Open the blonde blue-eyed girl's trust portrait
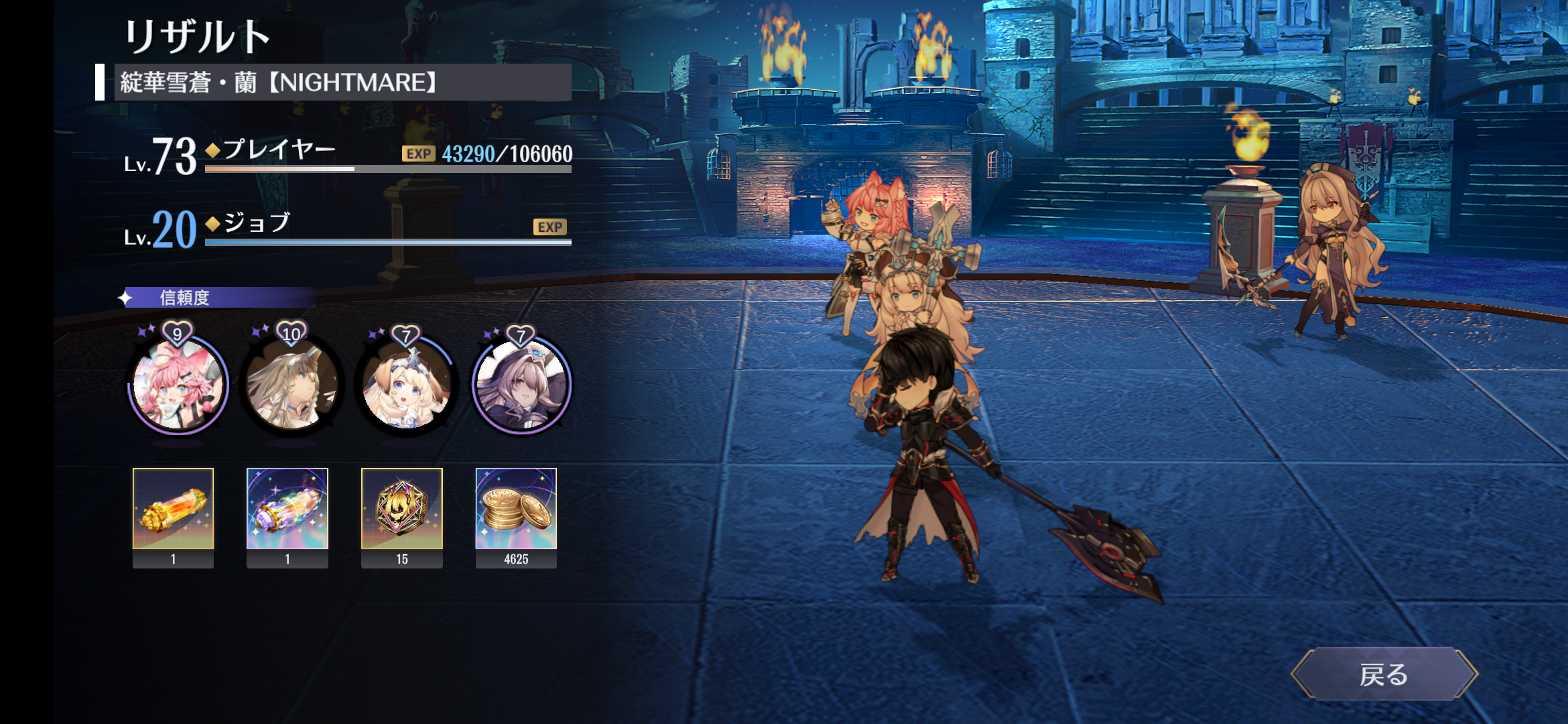 pos(407,384)
